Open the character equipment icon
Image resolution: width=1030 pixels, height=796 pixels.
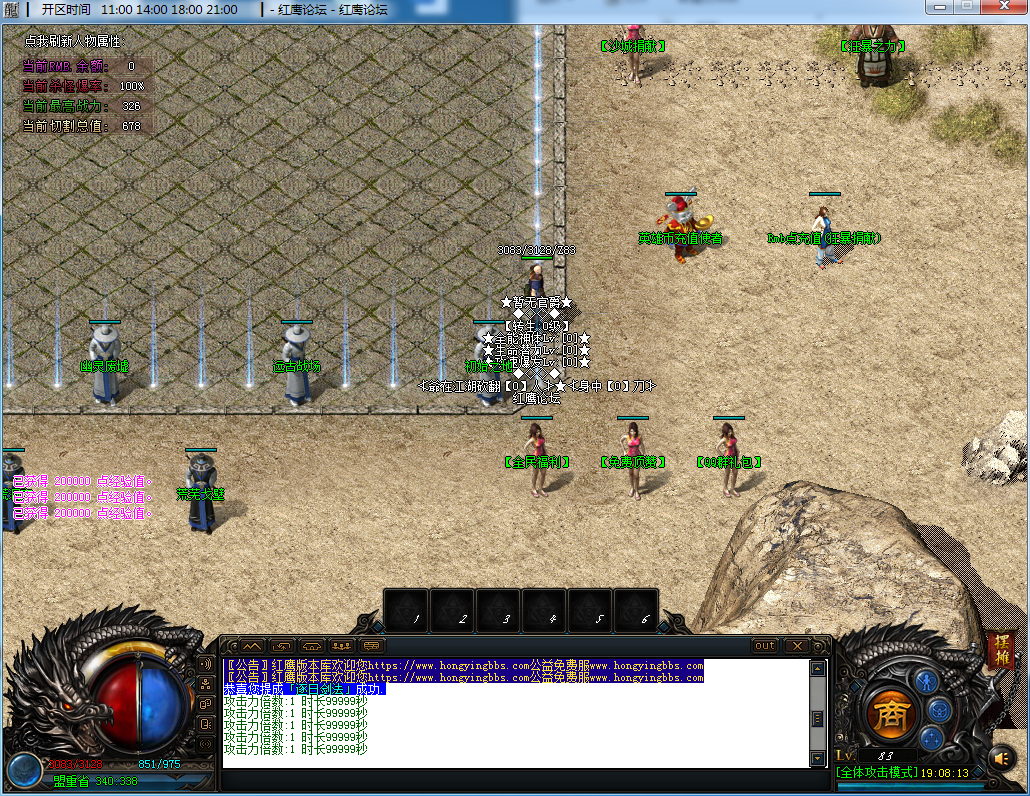[927, 682]
